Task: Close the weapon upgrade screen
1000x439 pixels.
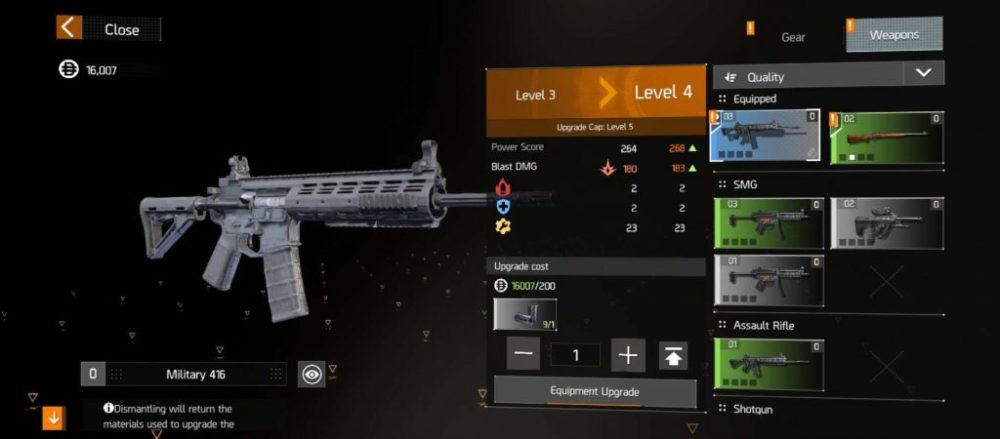Action: click(108, 29)
